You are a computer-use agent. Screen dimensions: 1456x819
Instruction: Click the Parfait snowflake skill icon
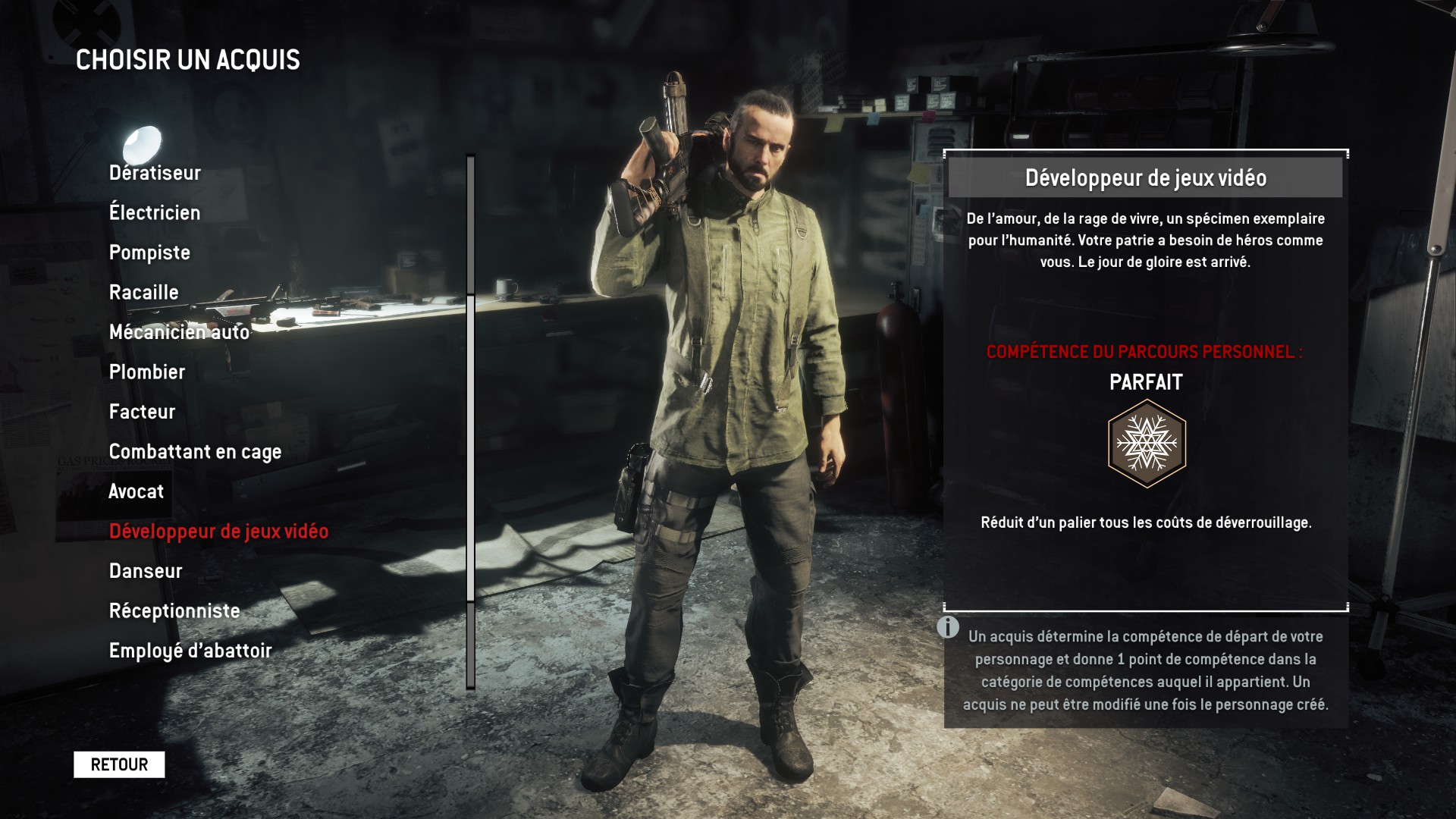(1147, 444)
